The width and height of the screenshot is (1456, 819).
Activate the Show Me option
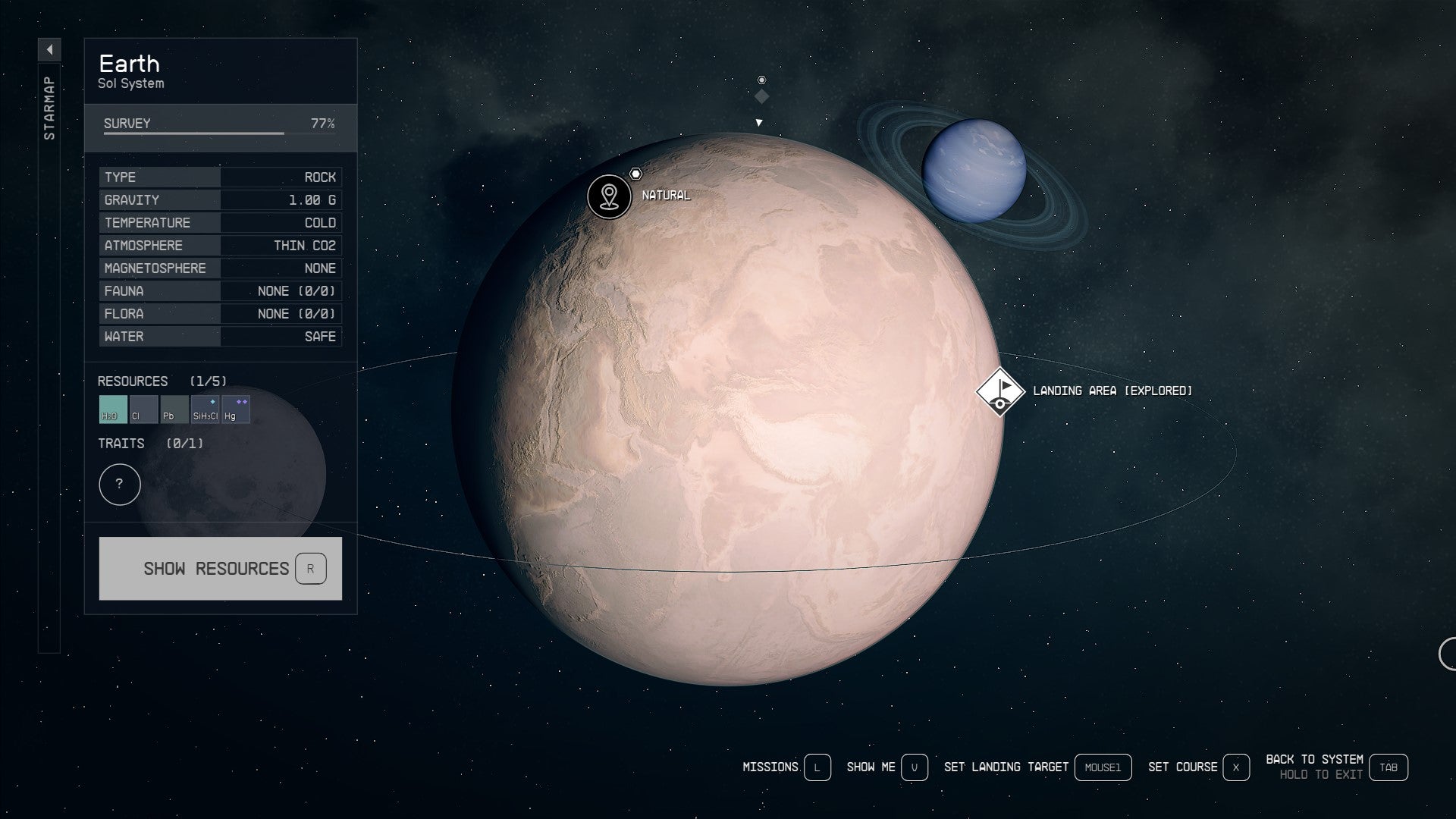(914, 767)
